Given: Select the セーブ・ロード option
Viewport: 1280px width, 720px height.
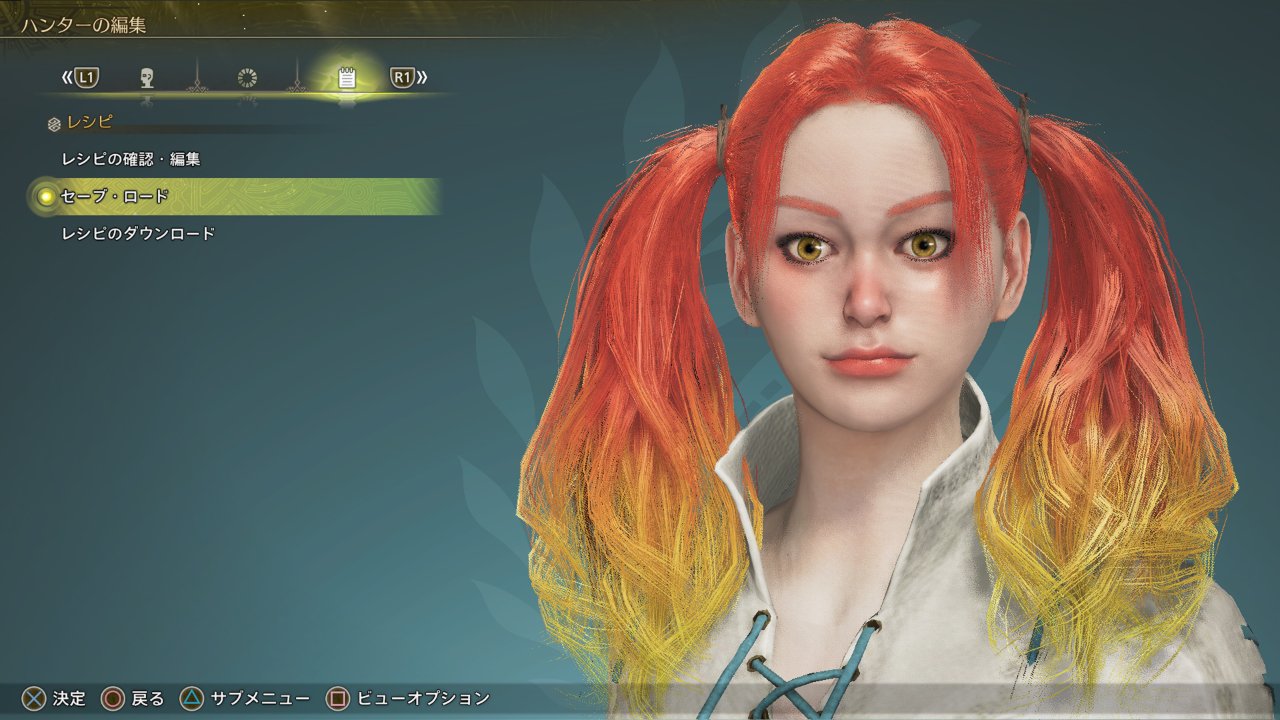Looking at the screenshot, I should coord(115,197).
